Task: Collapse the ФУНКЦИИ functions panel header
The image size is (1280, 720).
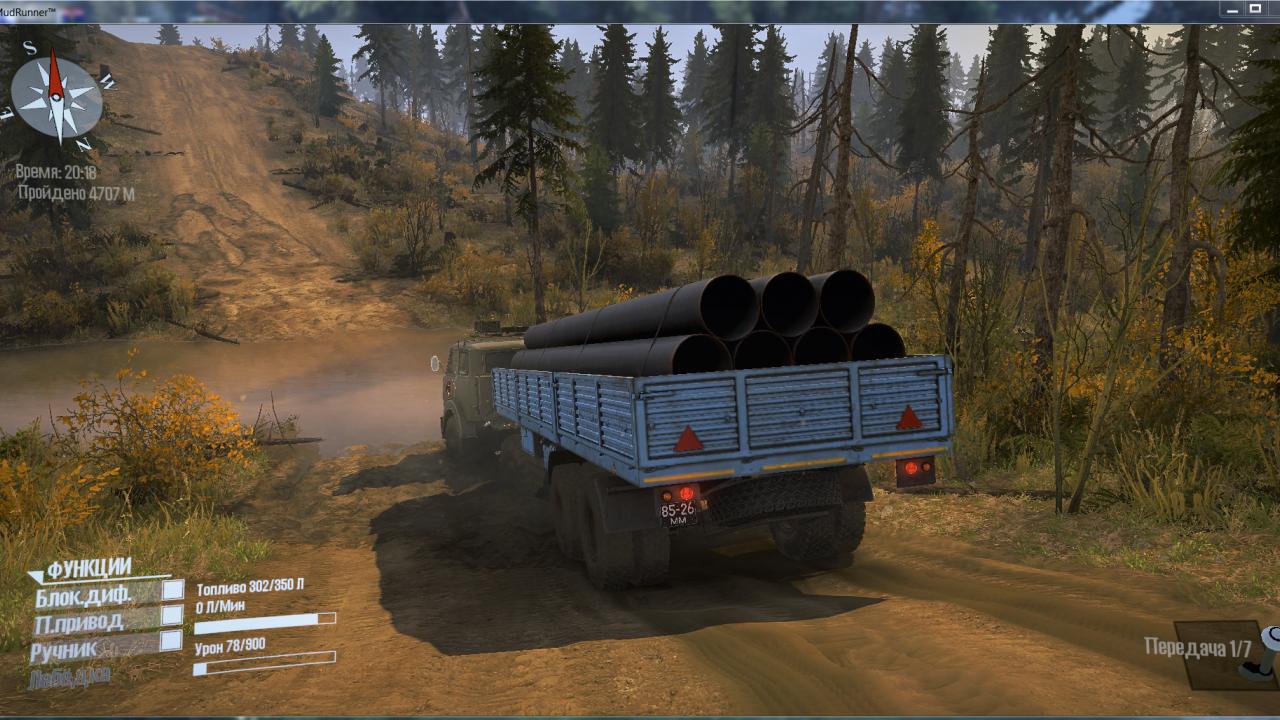Action: (88, 569)
